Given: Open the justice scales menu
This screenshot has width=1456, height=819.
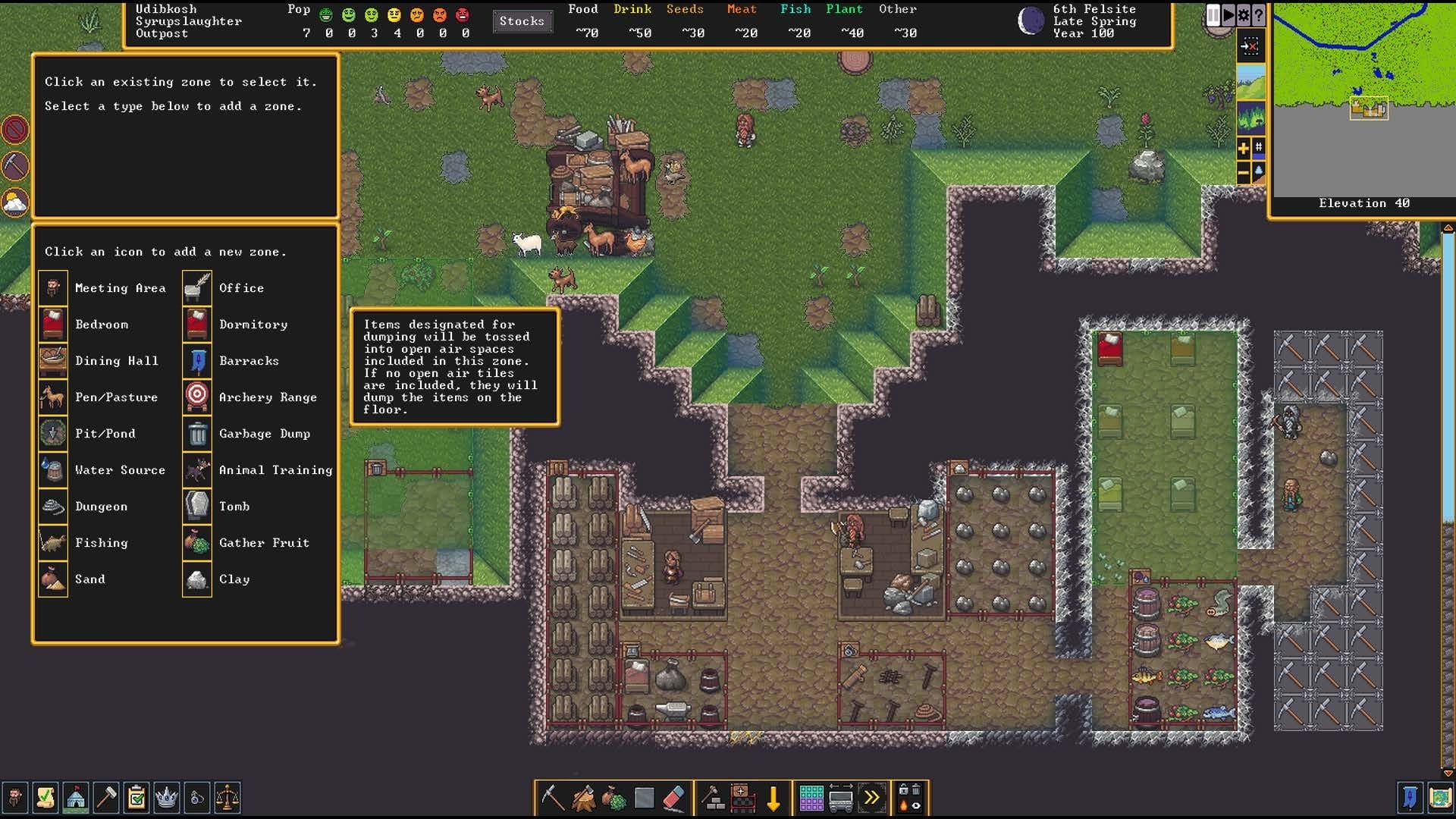Looking at the screenshot, I should click(x=227, y=798).
